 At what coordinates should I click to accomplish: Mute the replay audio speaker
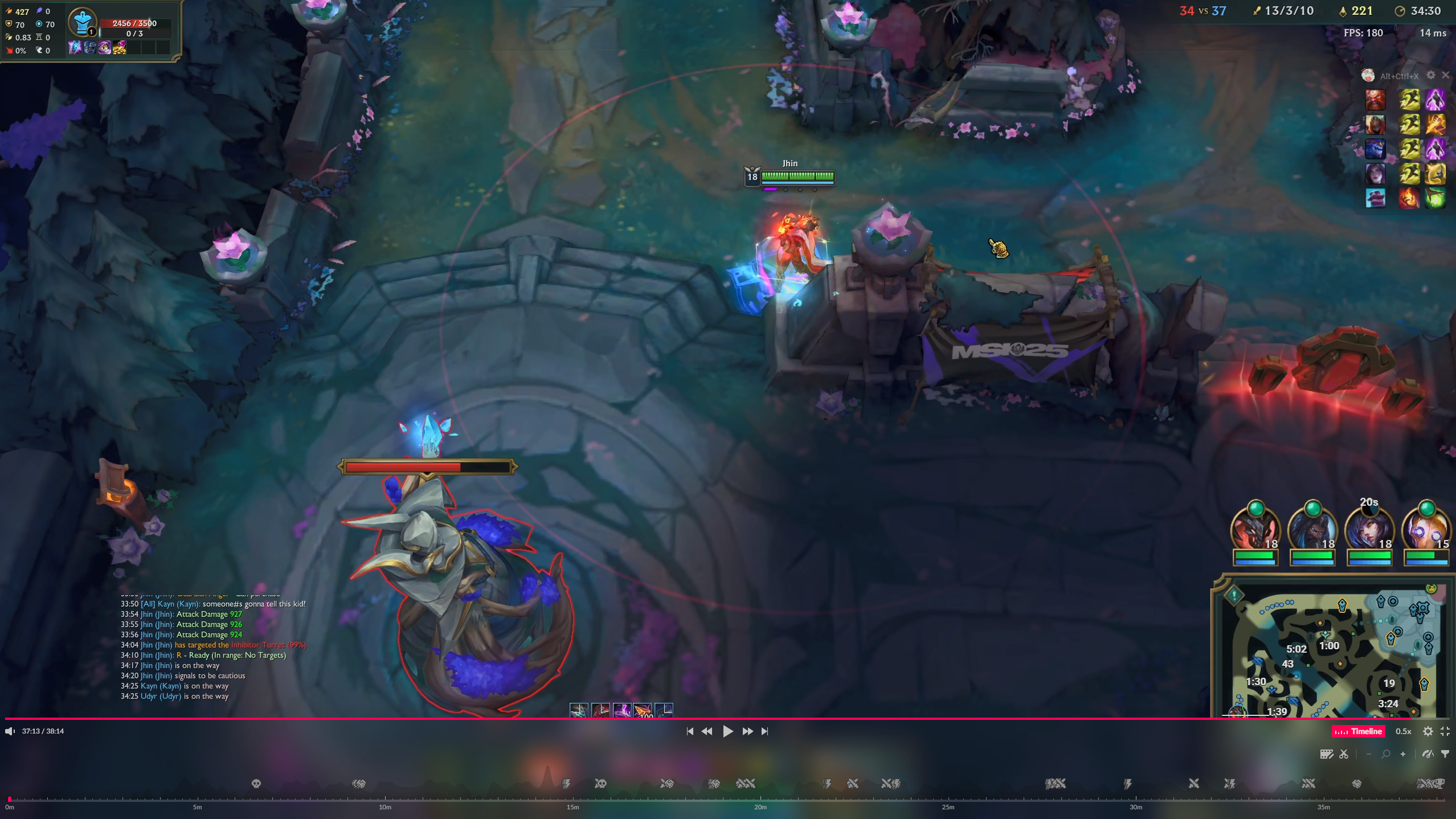coord(10,731)
